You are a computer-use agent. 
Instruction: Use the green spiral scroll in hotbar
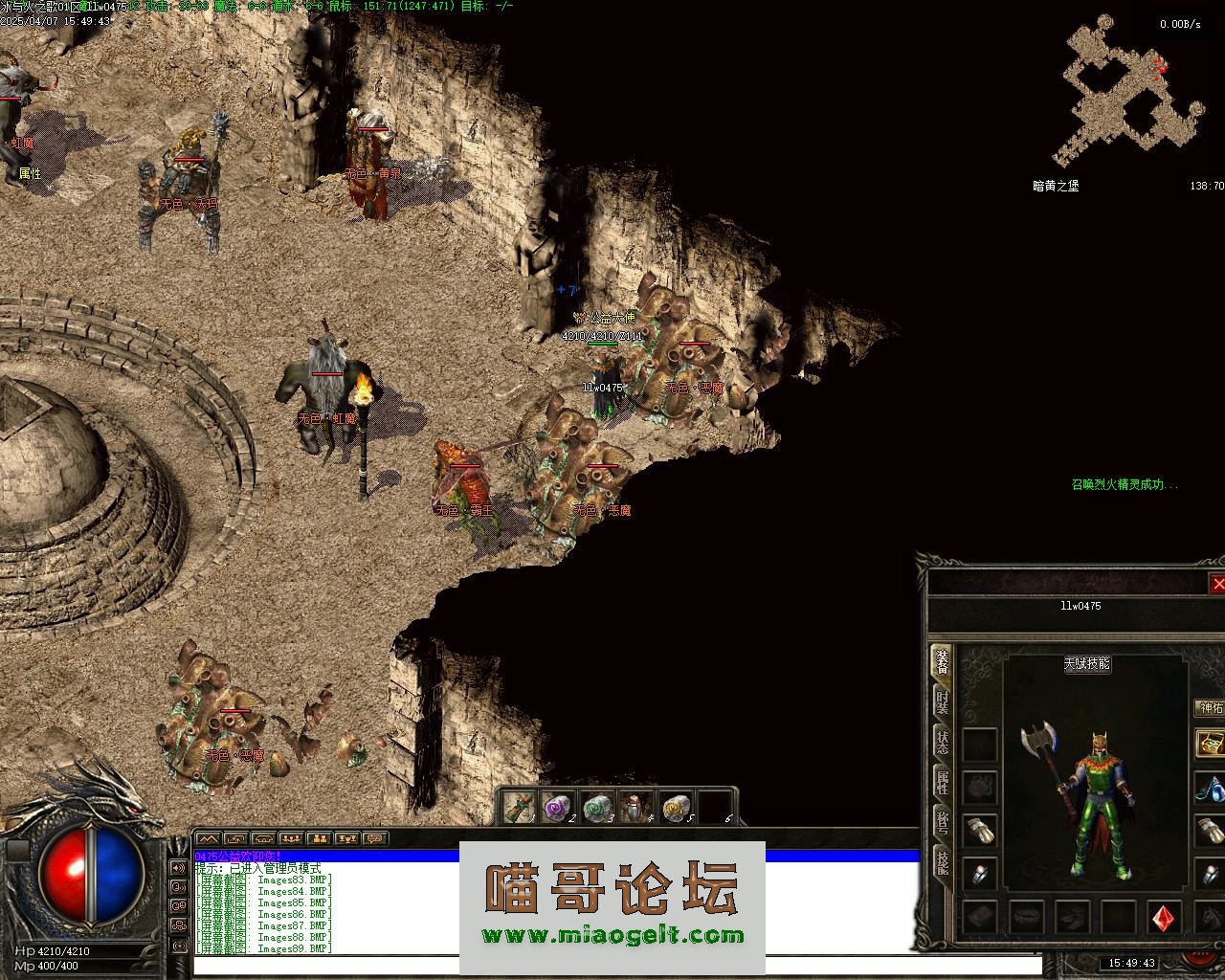coord(596,808)
